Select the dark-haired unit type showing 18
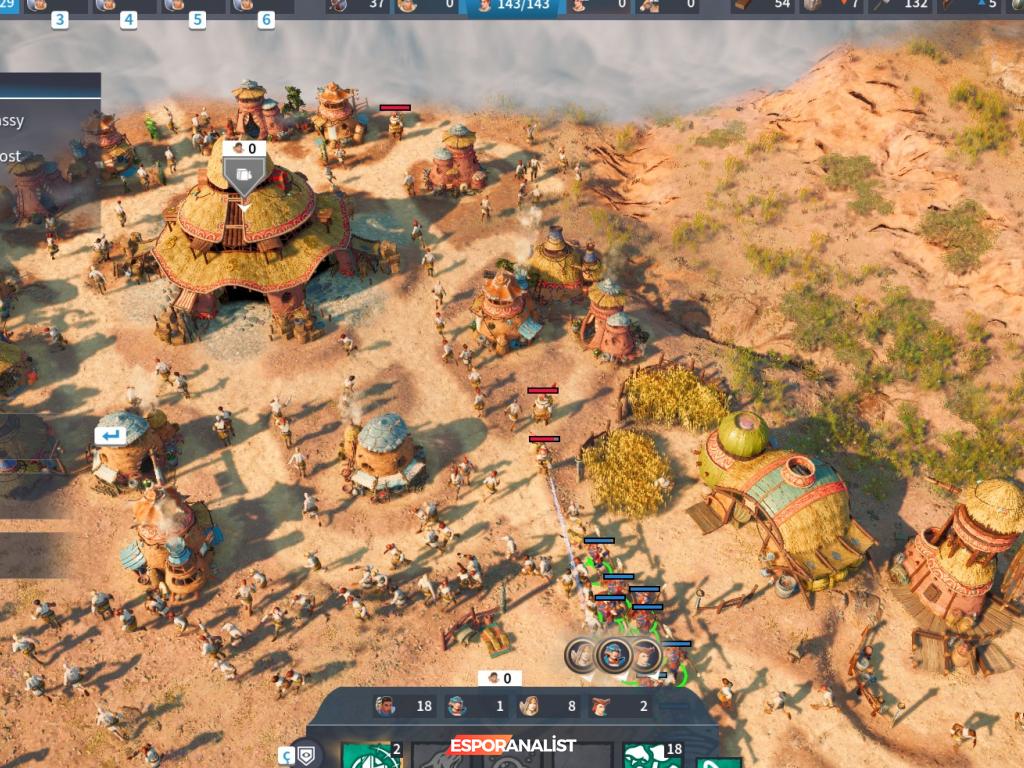 (401, 706)
